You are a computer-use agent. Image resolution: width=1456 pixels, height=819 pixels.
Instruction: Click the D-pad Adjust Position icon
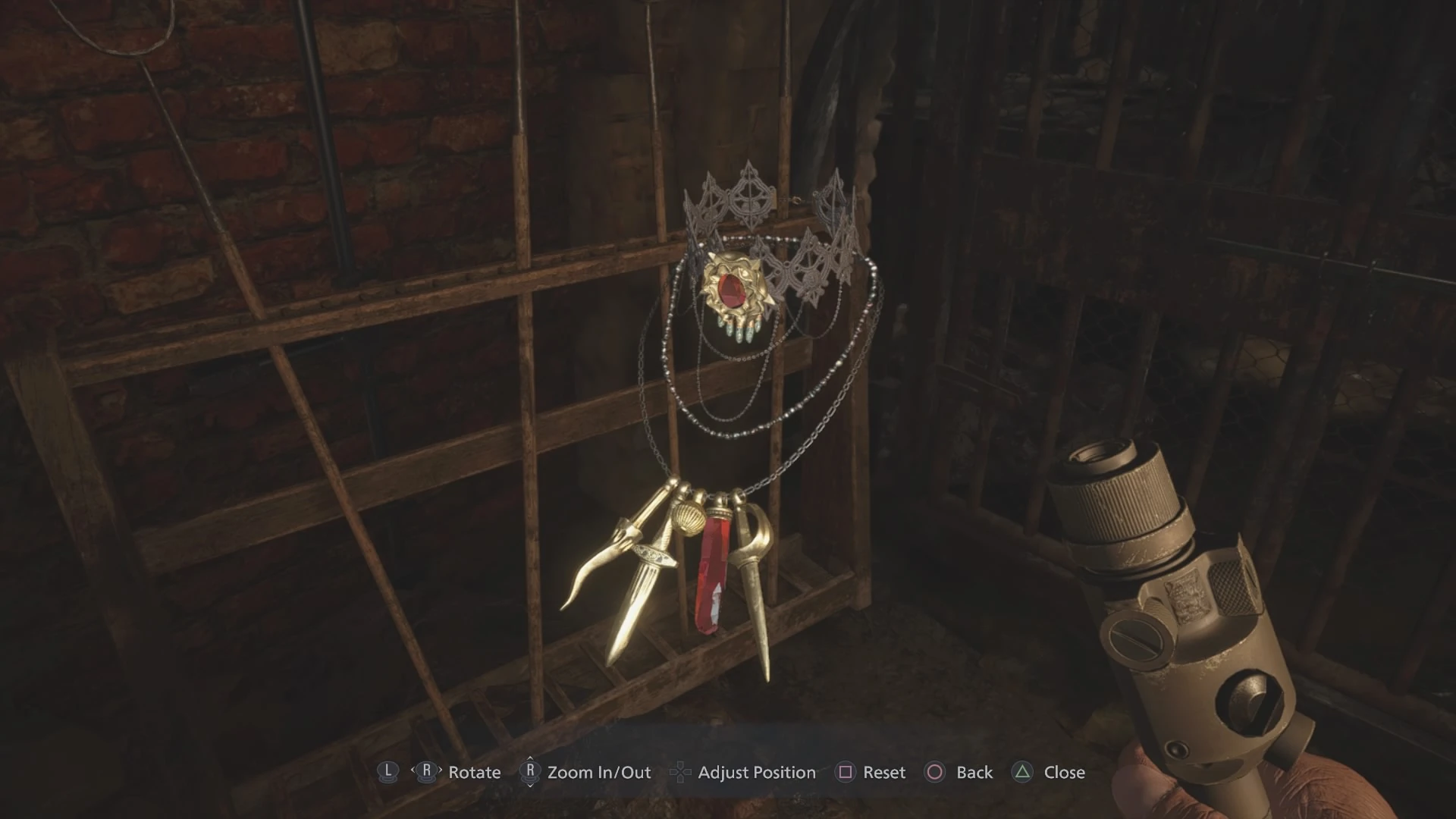[681, 772]
